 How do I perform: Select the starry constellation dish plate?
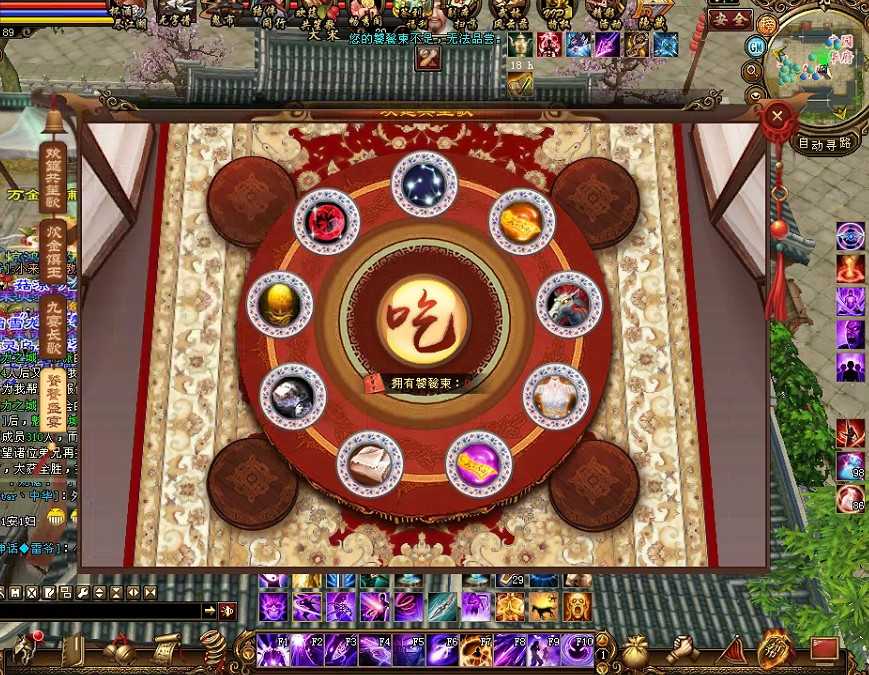[424, 183]
